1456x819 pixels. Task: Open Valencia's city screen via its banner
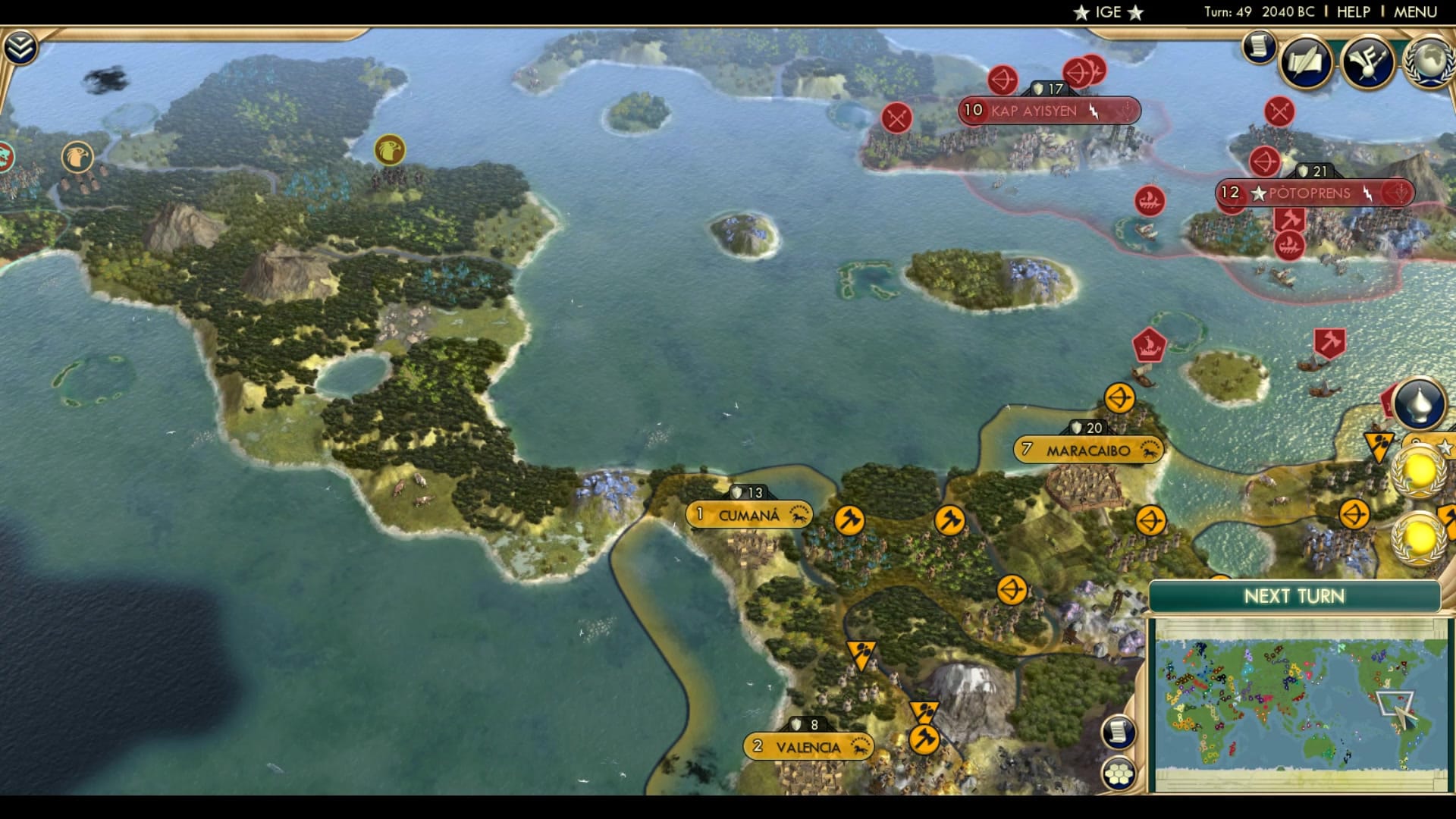click(x=806, y=746)
